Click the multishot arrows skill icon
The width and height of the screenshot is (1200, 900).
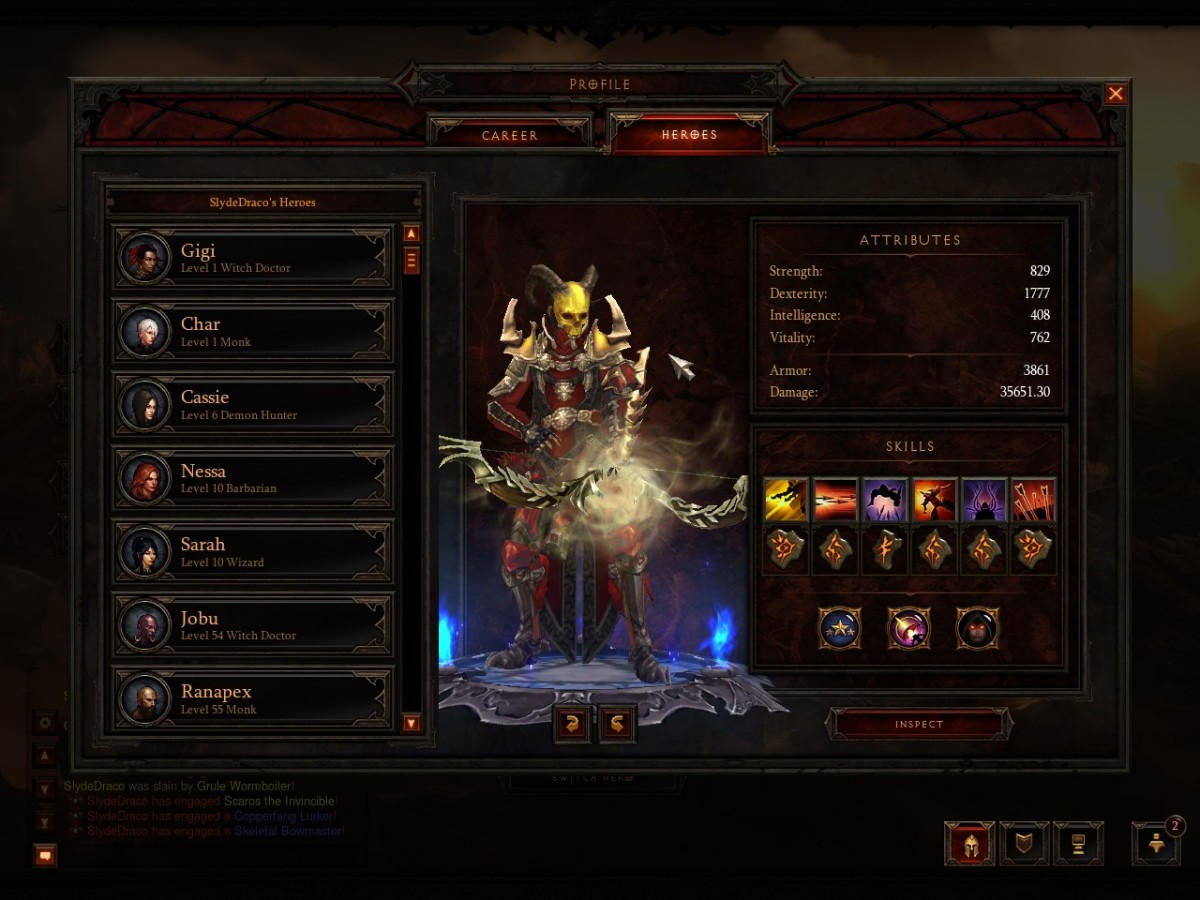coord(1033,500)
